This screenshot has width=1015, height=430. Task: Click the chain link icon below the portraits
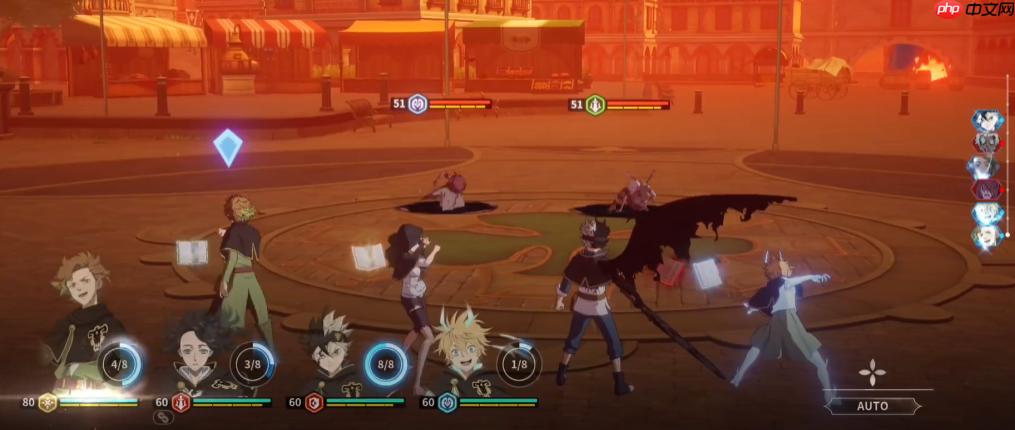(x=162, y=418)
